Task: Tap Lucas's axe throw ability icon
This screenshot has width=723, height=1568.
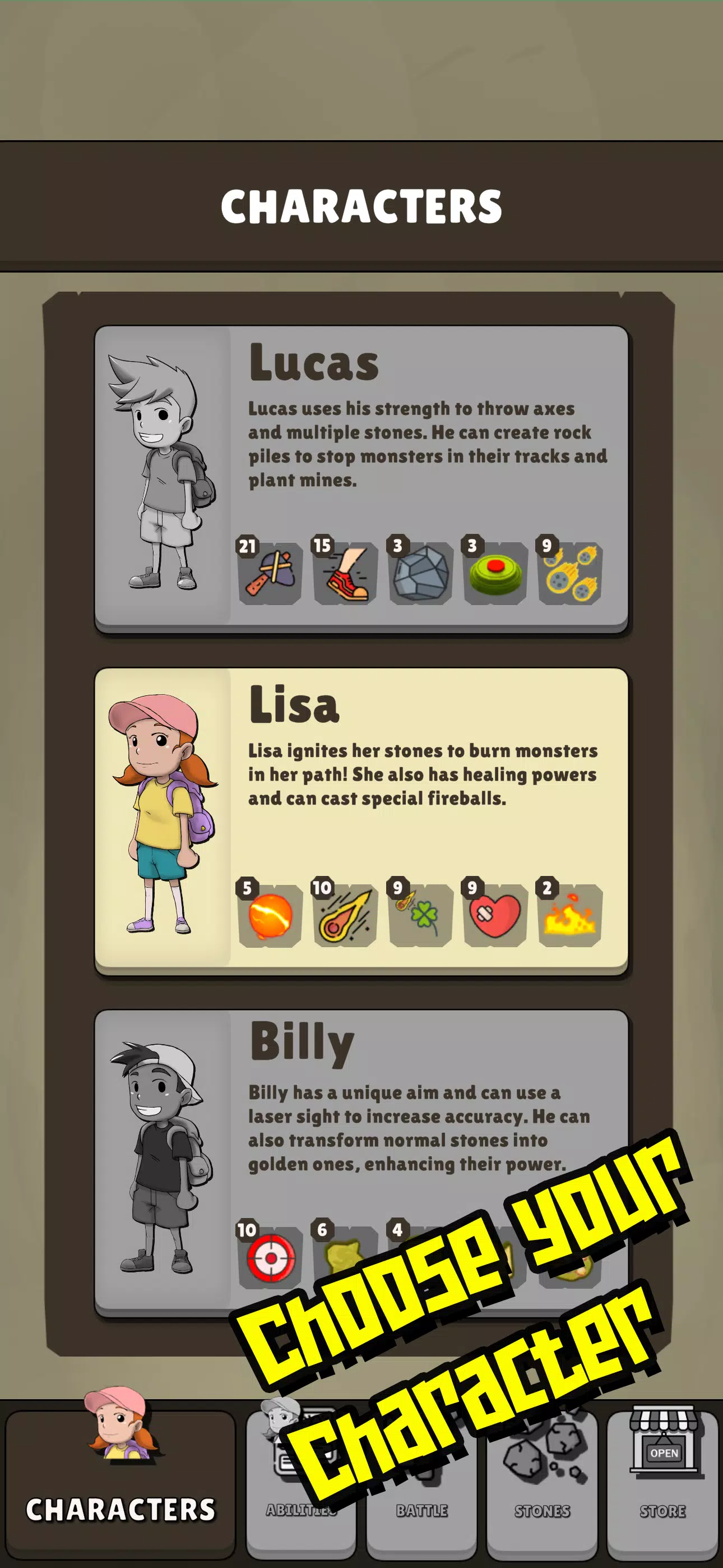Action: 270,573
